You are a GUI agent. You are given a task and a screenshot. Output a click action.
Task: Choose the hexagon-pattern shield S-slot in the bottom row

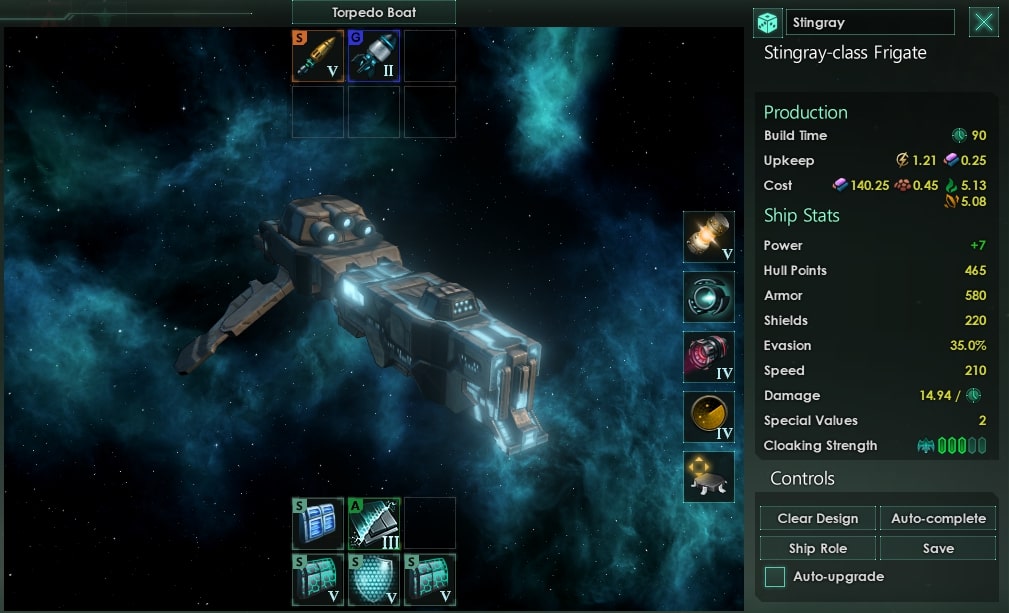374,579
